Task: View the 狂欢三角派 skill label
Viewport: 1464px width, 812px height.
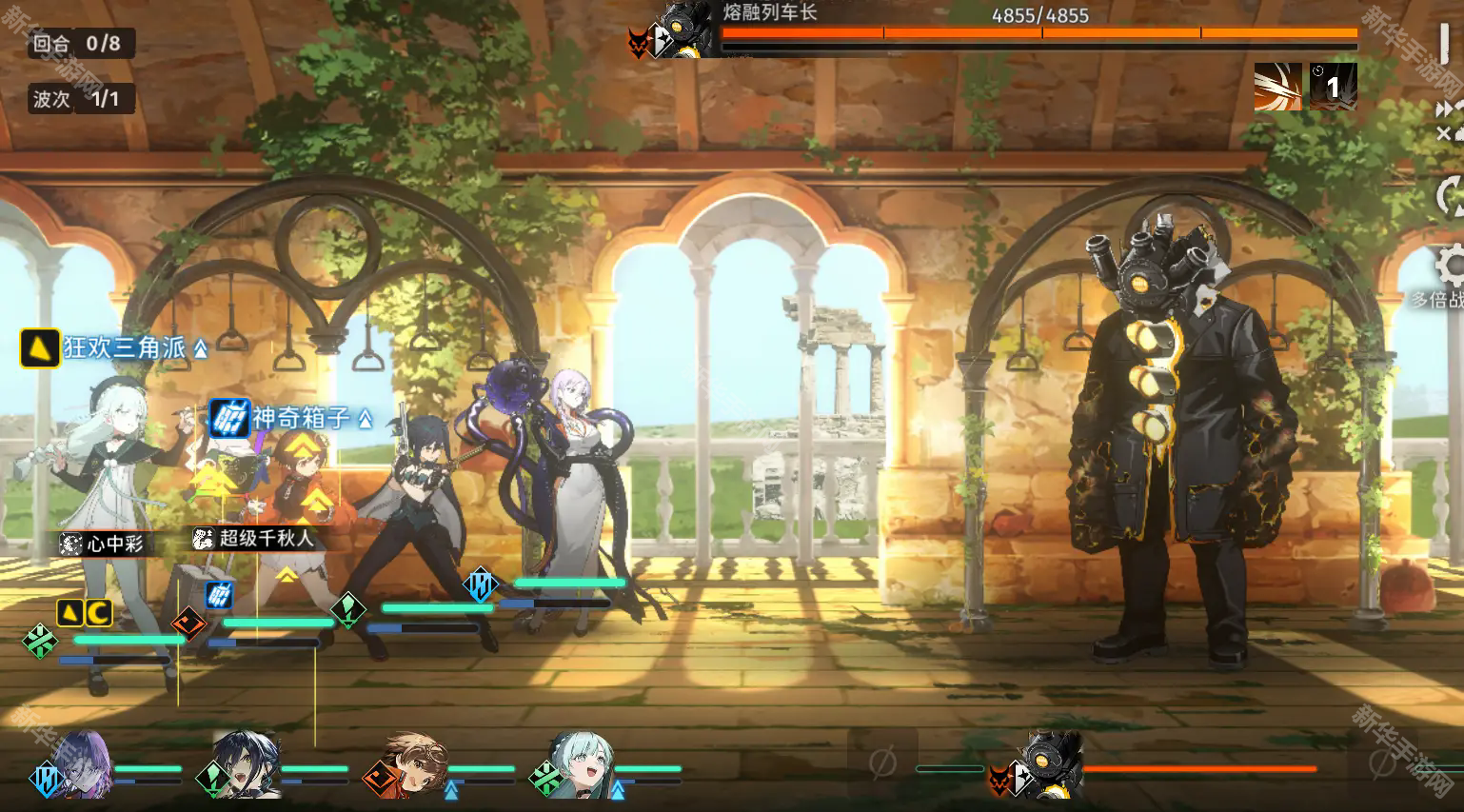Action: coord(114,347)
